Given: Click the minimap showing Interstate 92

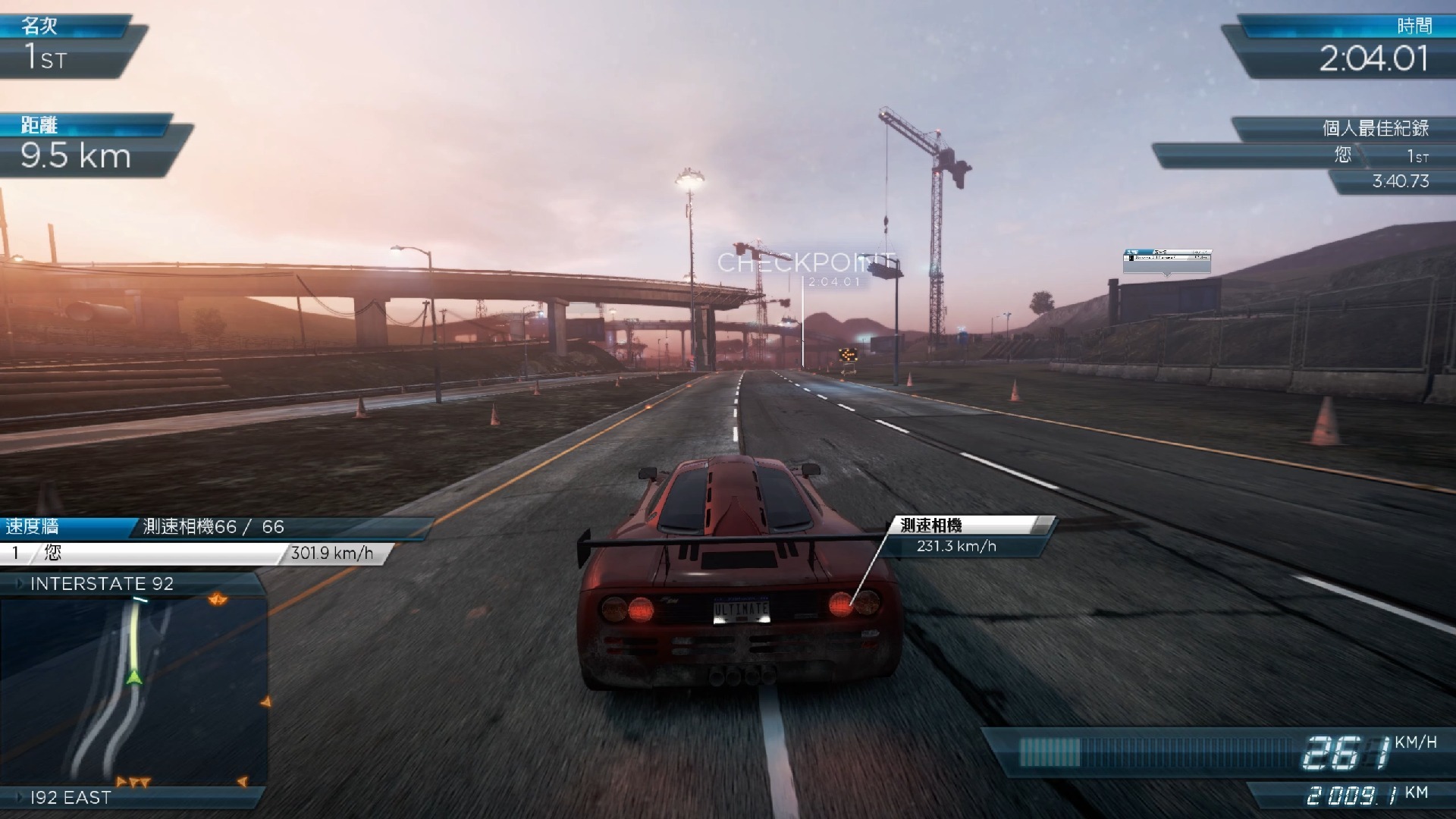Looking at the screenshot, I should point(133,692).
